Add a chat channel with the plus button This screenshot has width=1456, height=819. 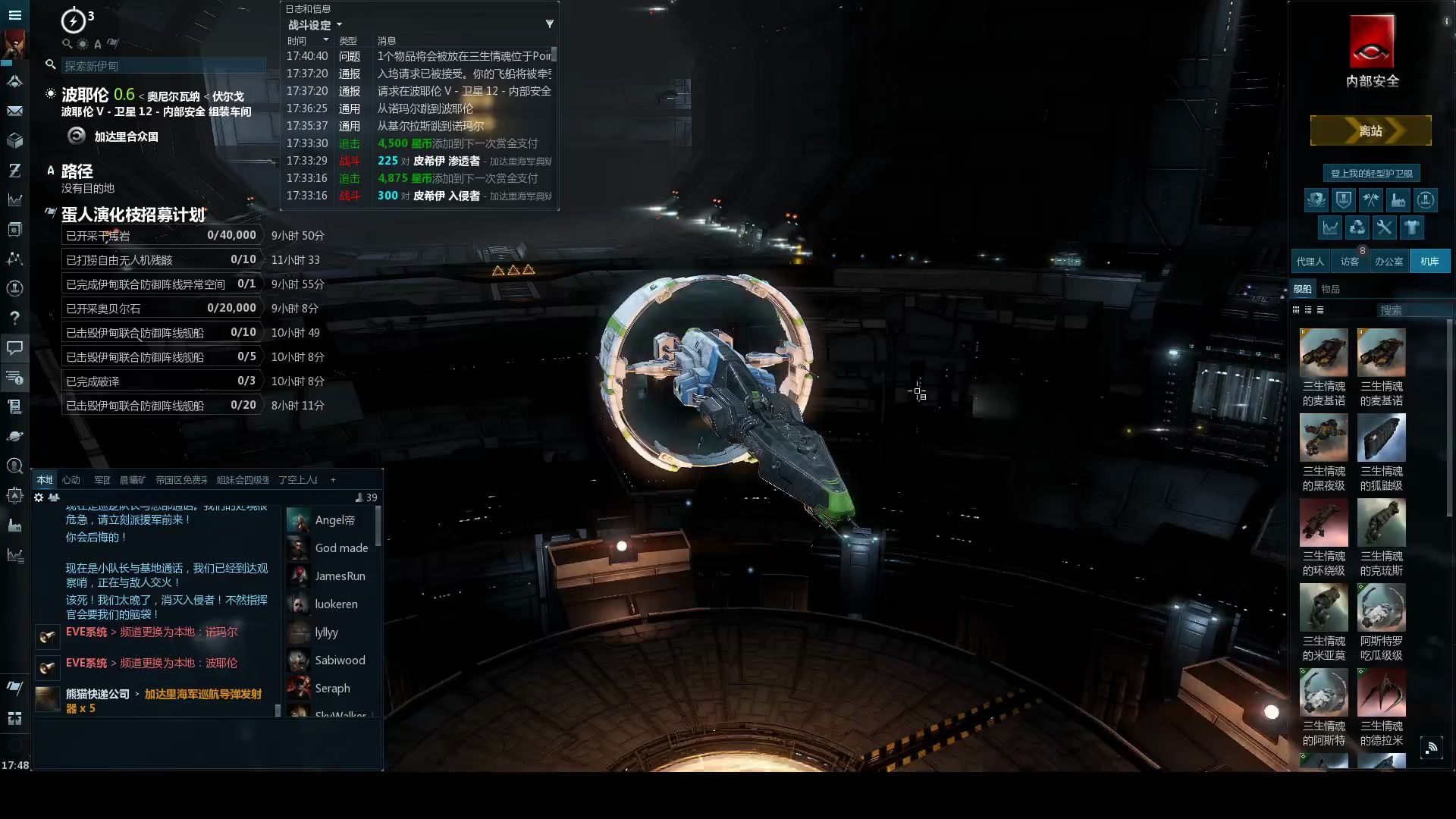(x=333, y=480)
